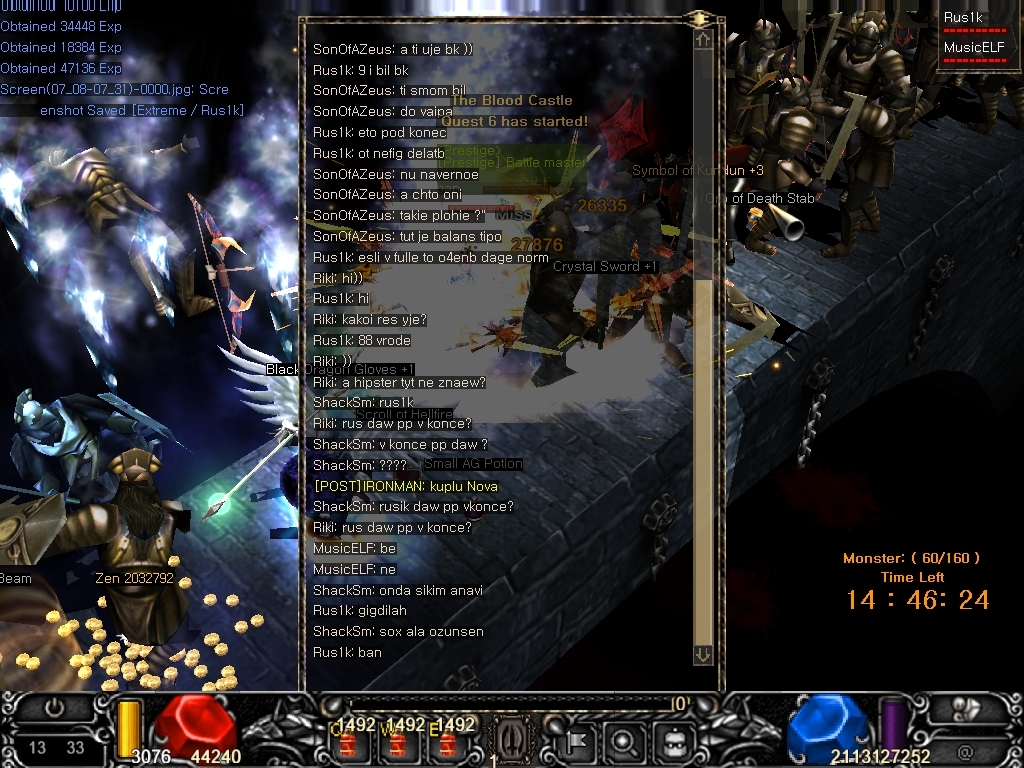Click the @ button in the corner
Viewport: 1024px width, 768px height.
[x=965, y=750]
